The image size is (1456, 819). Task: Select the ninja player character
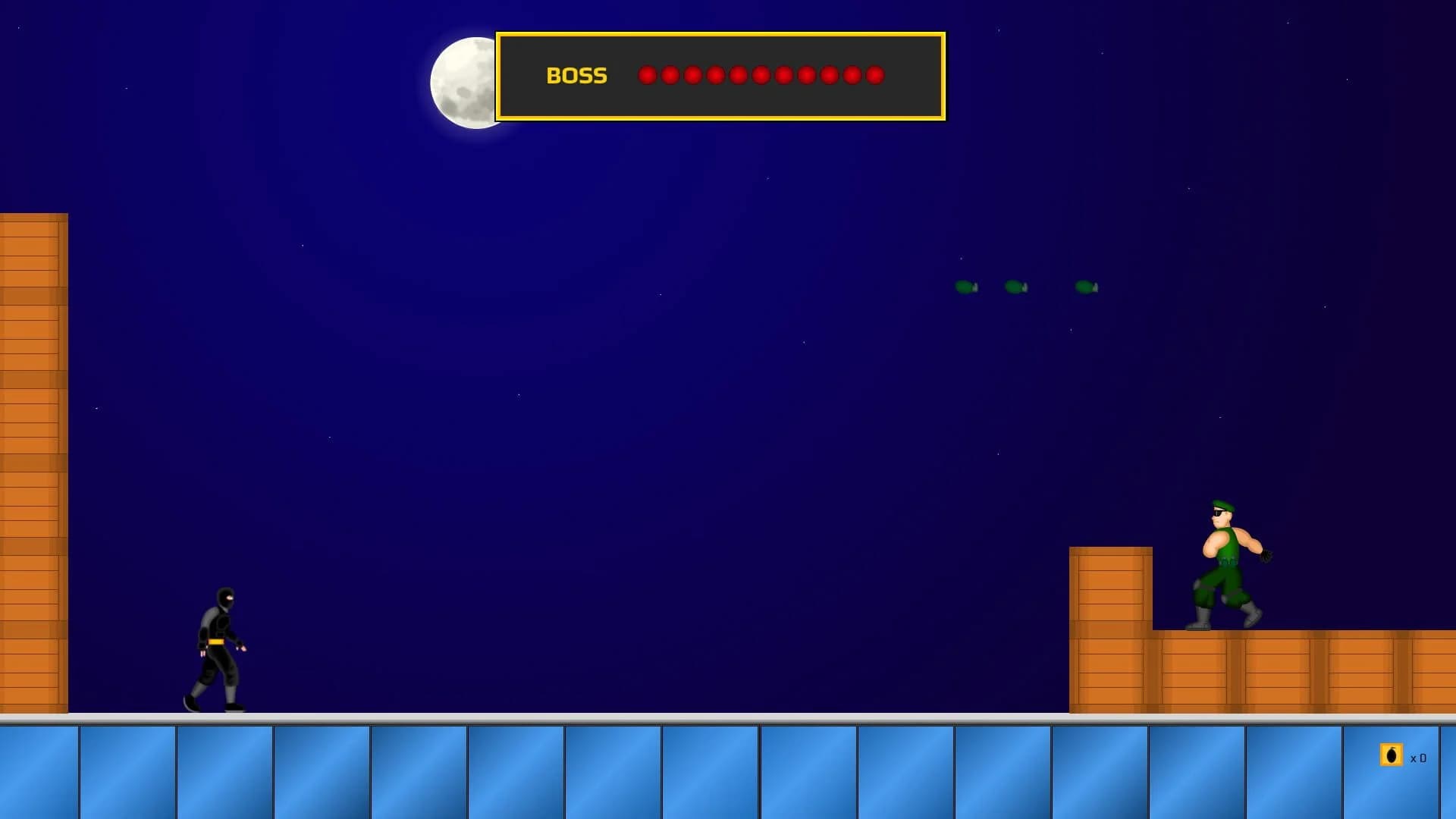coord(218,645)
